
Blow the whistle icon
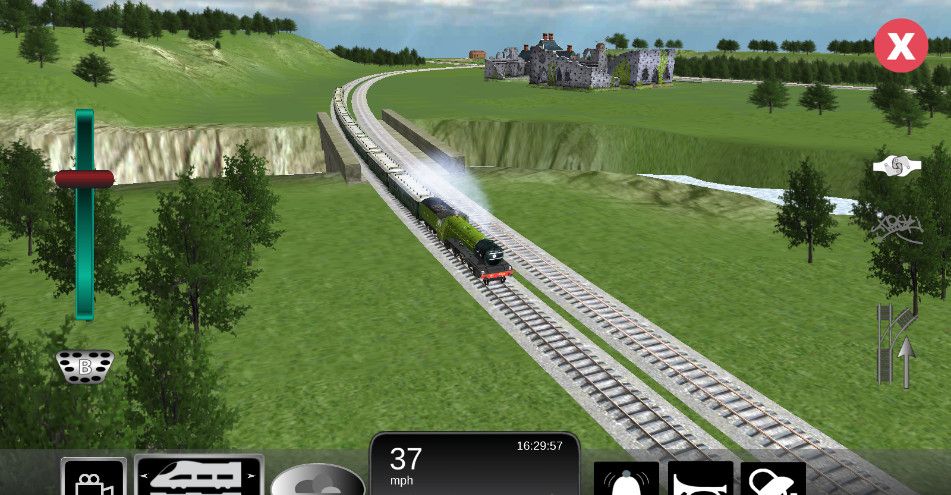772,479
